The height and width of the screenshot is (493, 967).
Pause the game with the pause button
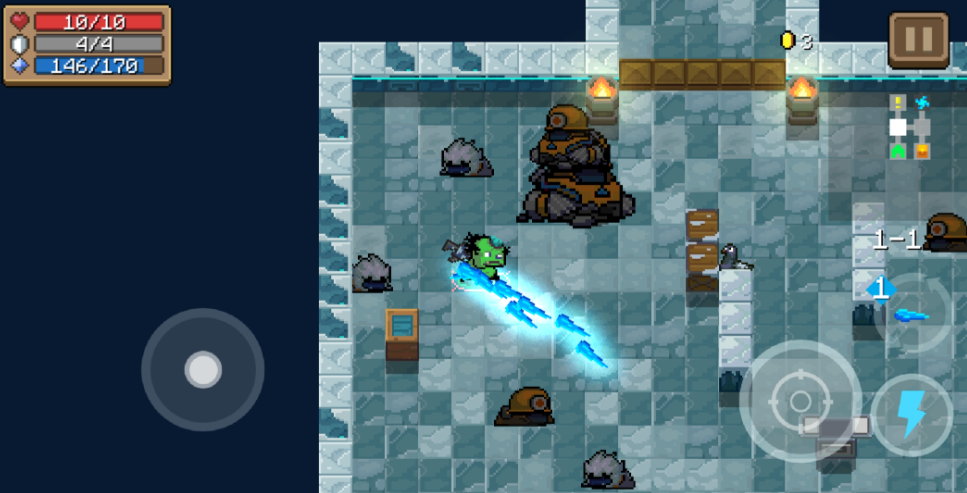(918, 40)
